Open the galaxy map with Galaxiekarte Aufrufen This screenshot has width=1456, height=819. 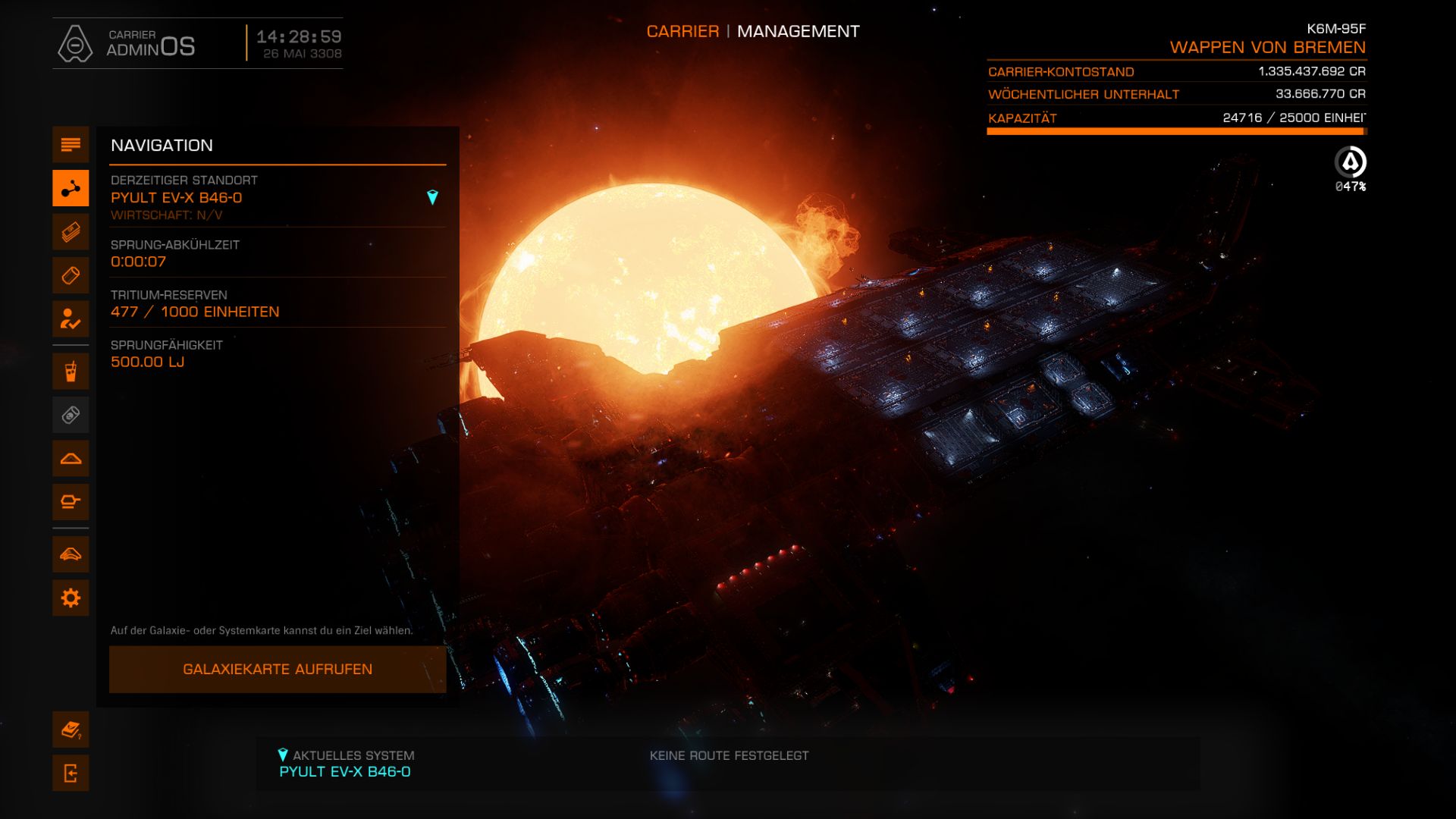[x=278, y=669]
